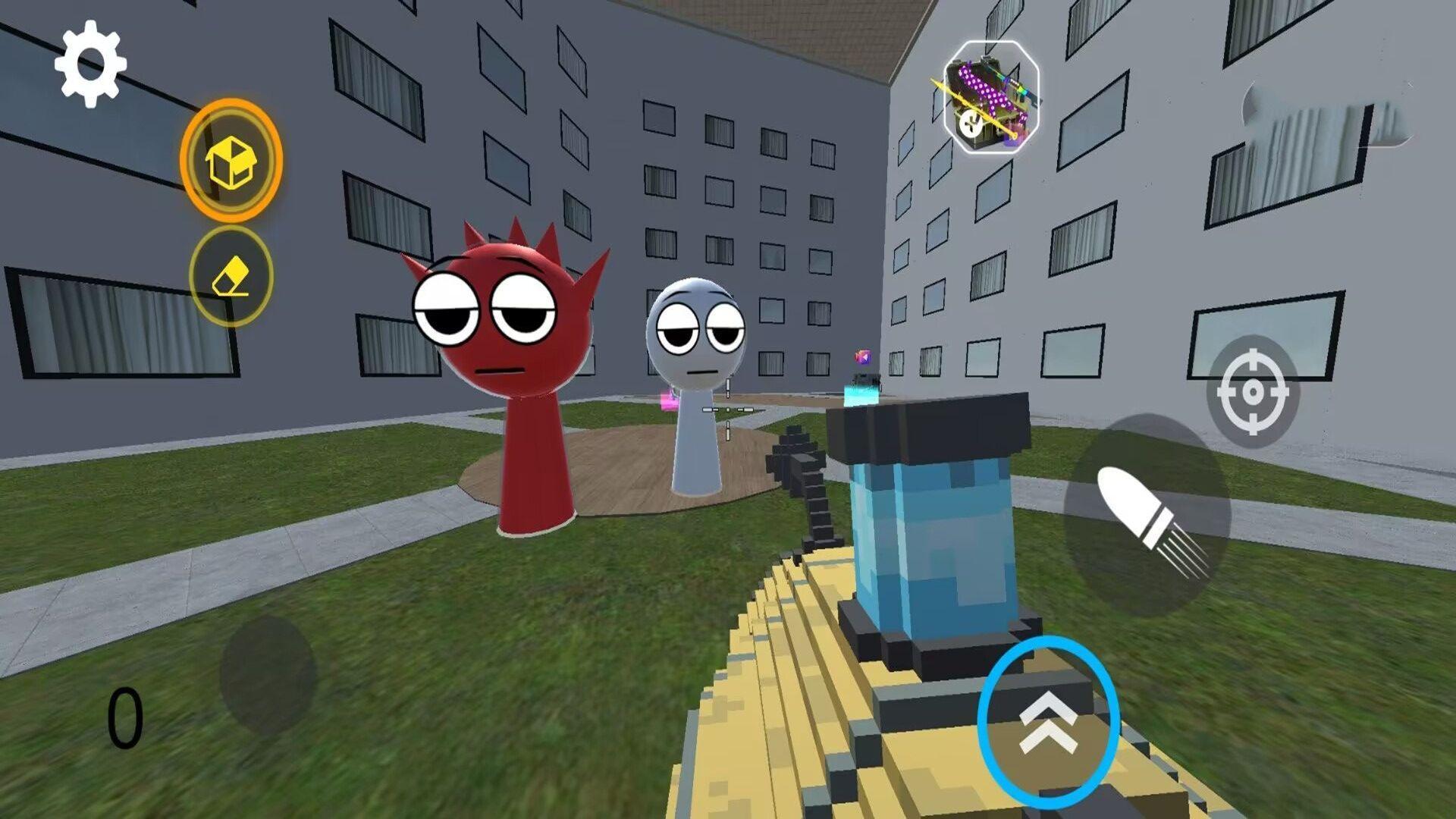
Task: Tap the crosshair aim button
Action: pyautogui.click(x=1252, y=391)
